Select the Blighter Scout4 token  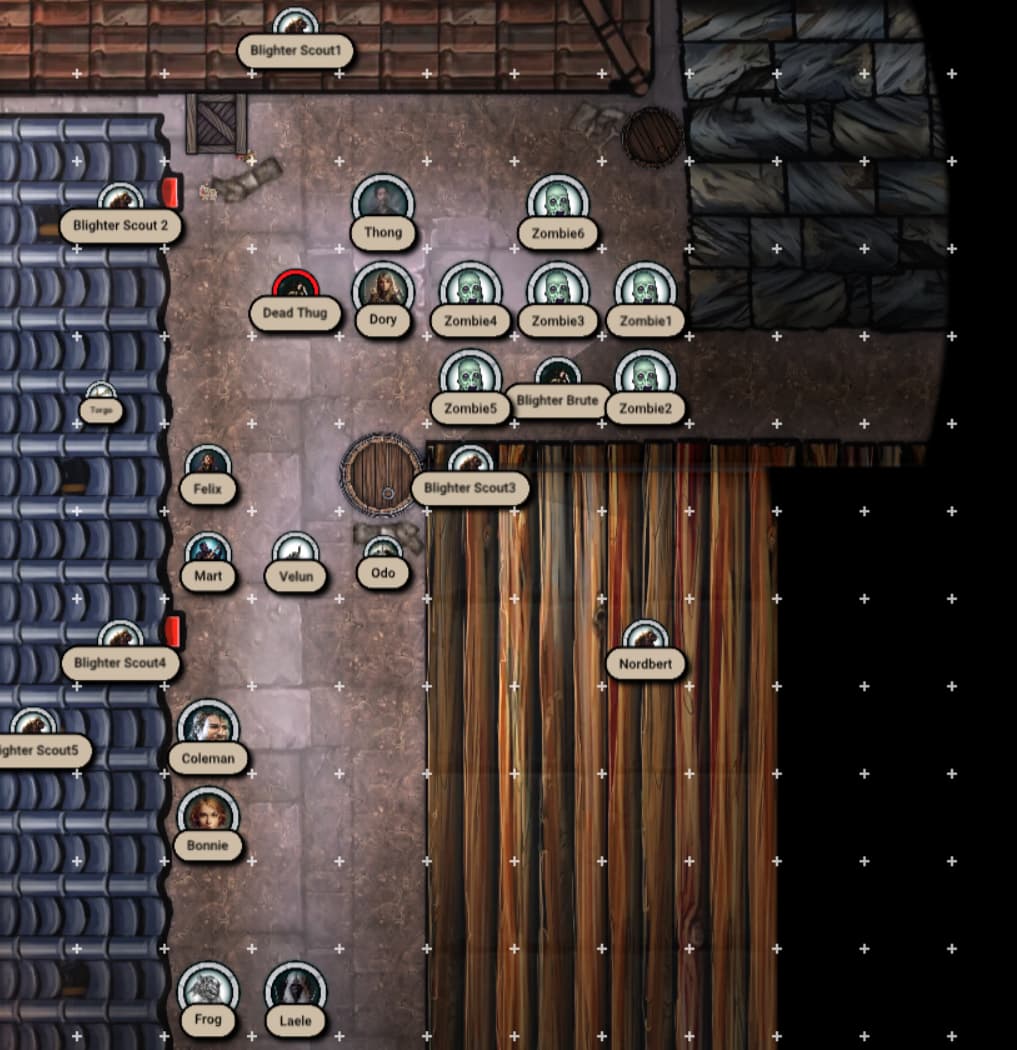[x=120, y=638]
